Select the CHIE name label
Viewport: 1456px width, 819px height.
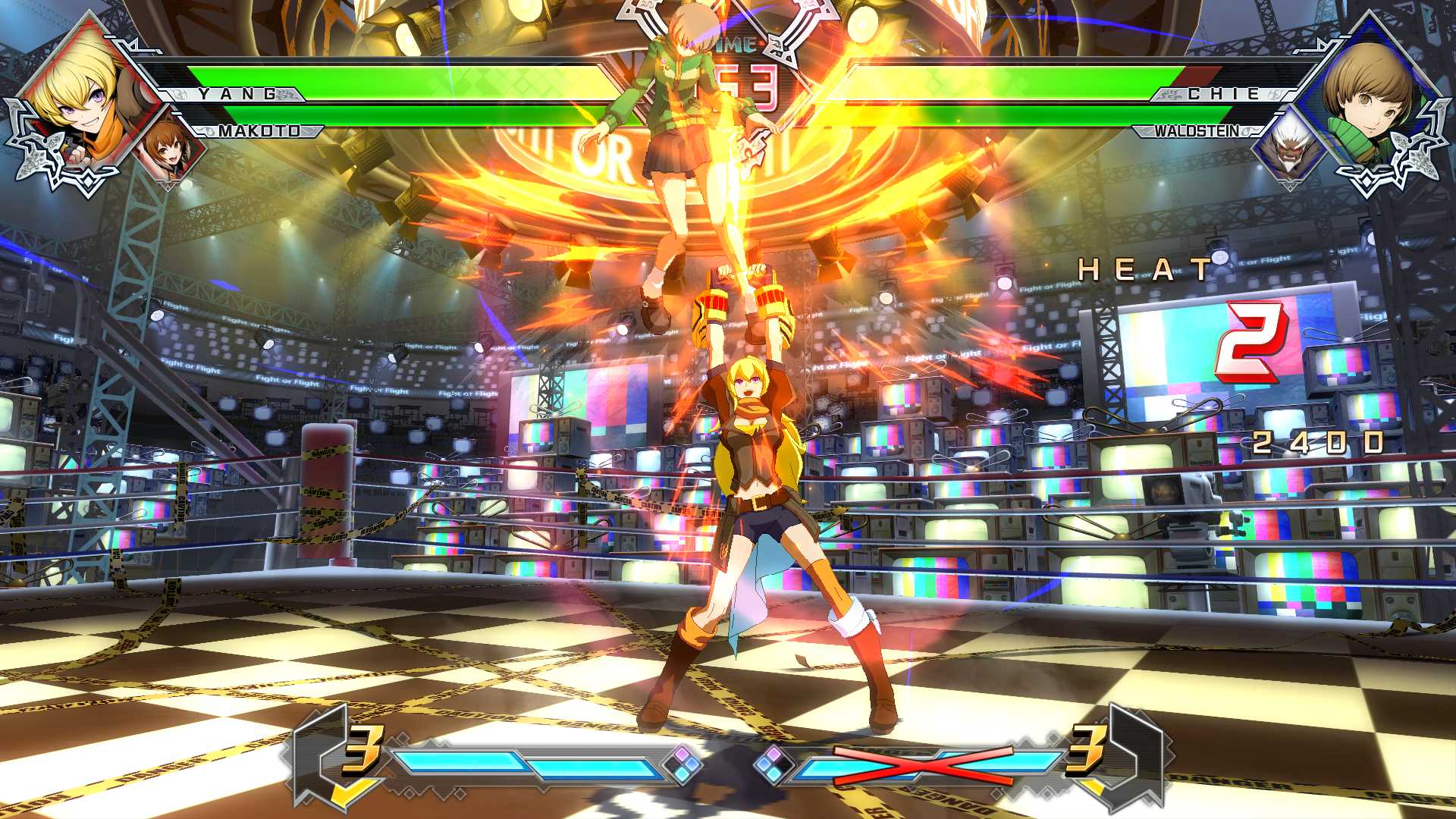[x=1222, y=94]
